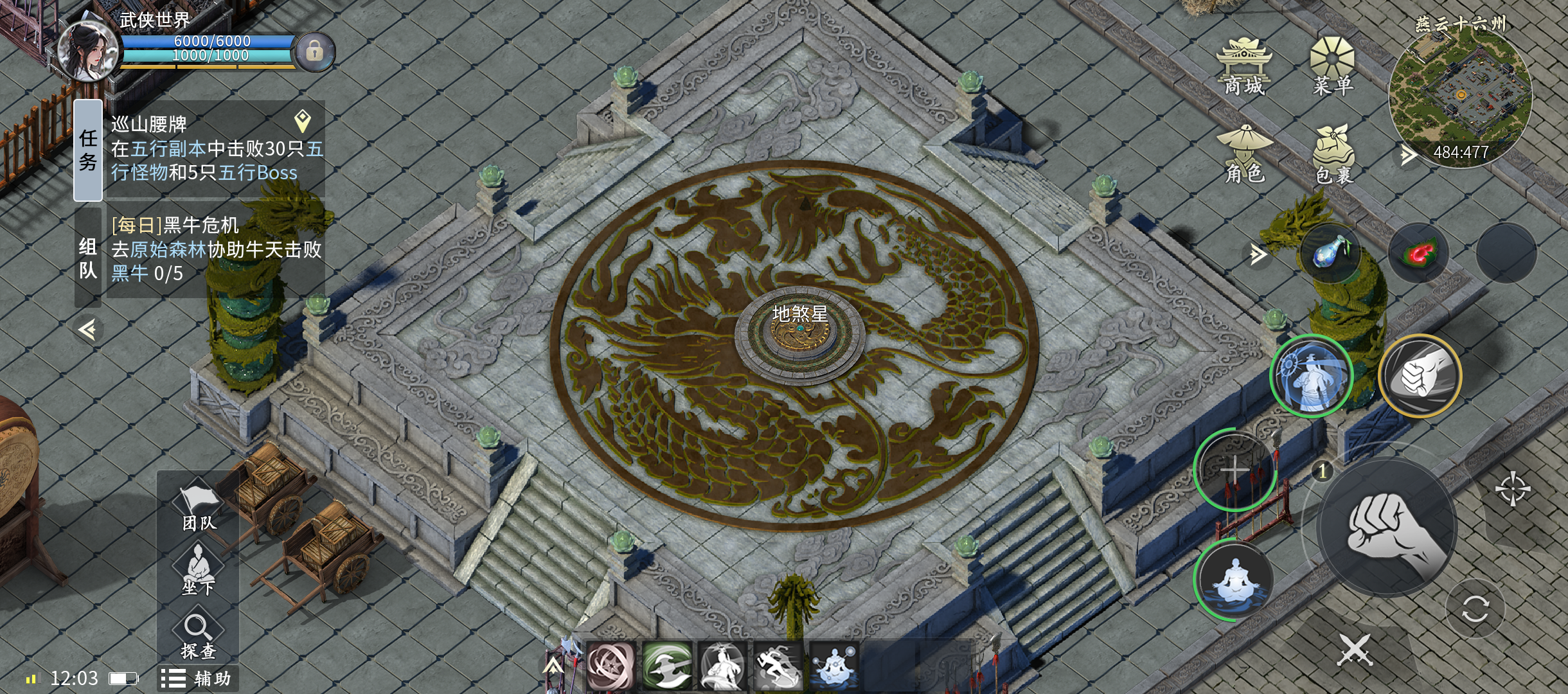1568x694 pixels.
Task: Attack with the large fist button
Action: 1387,528
